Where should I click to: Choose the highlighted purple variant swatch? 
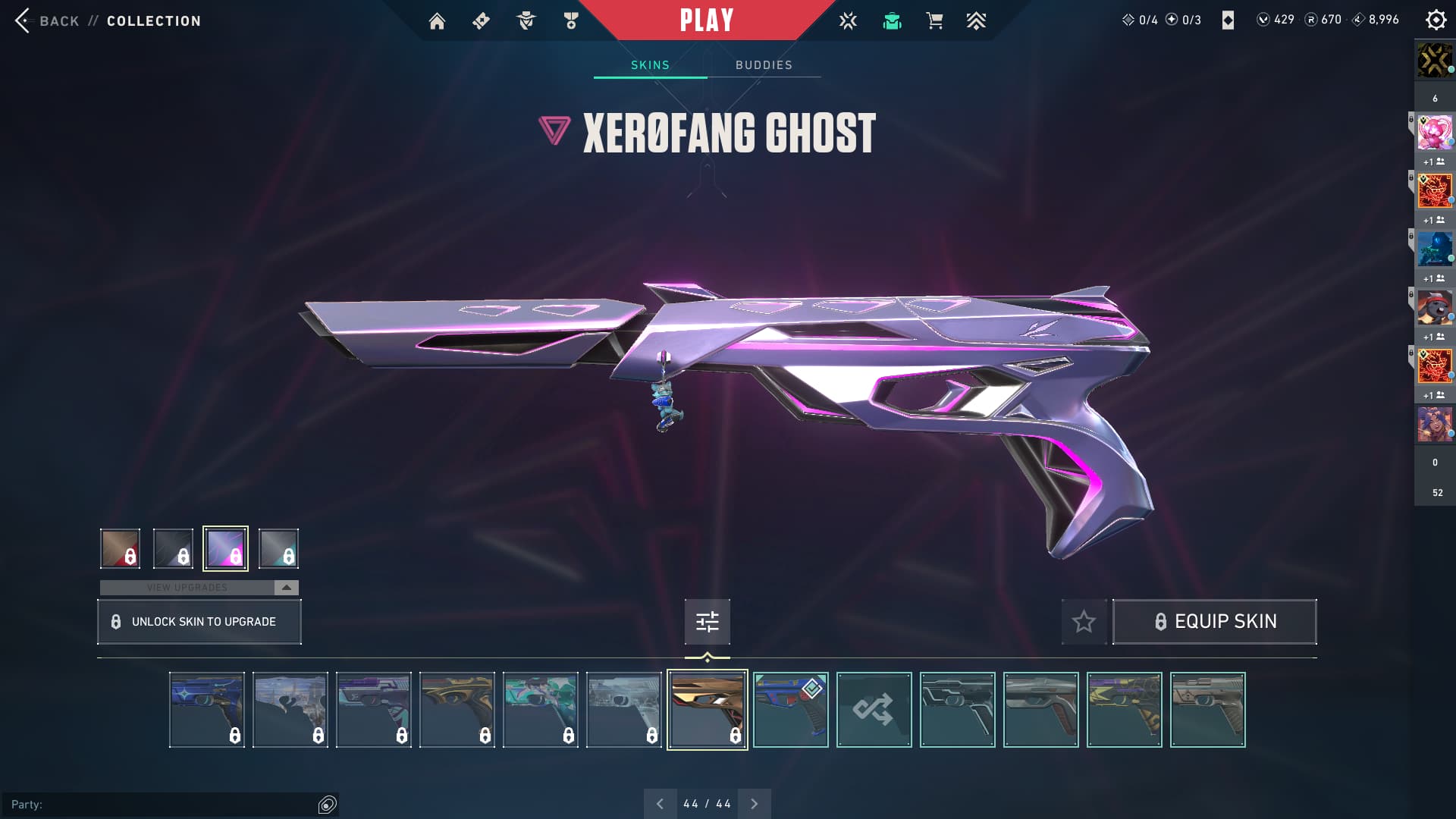pos(225,548)
